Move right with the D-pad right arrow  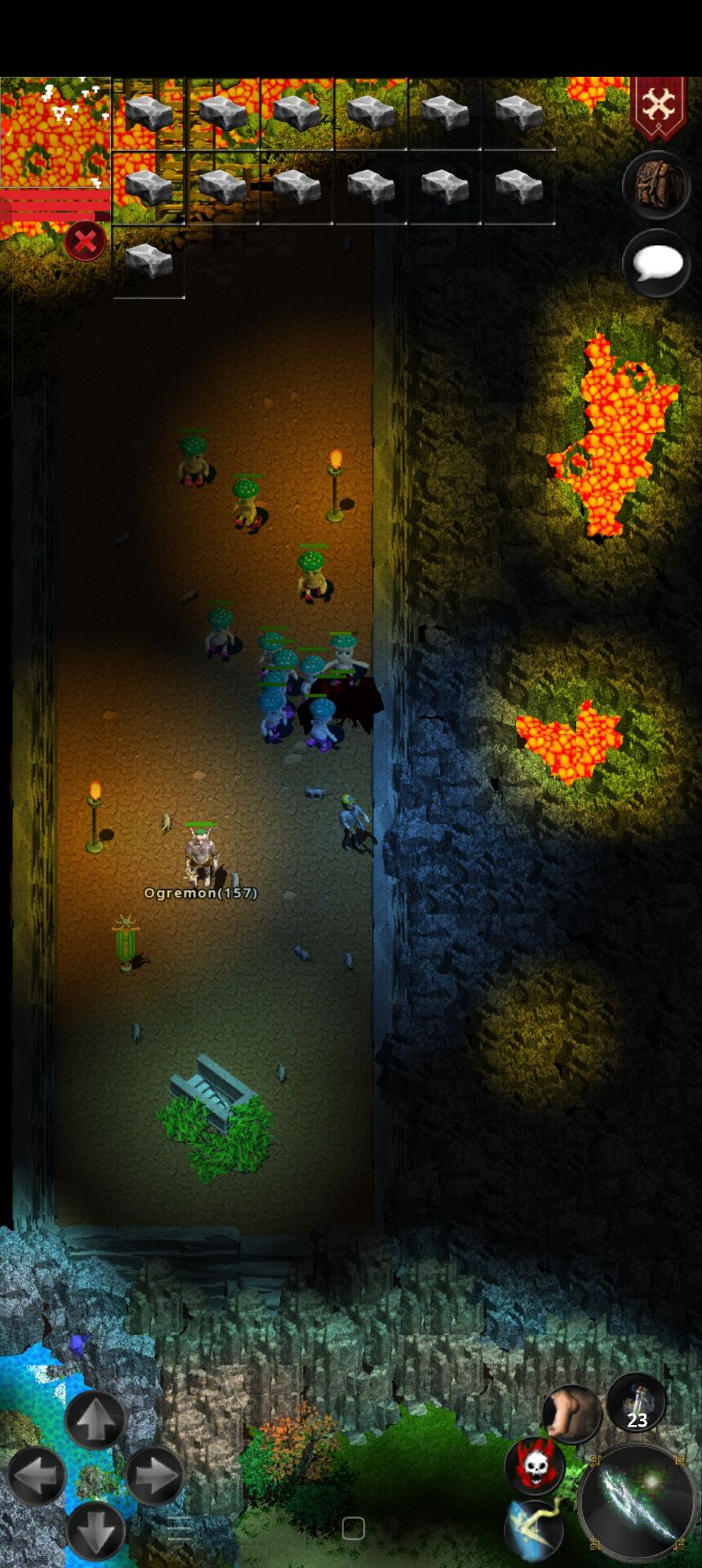pyautogui.click(x=154, y=1476)
